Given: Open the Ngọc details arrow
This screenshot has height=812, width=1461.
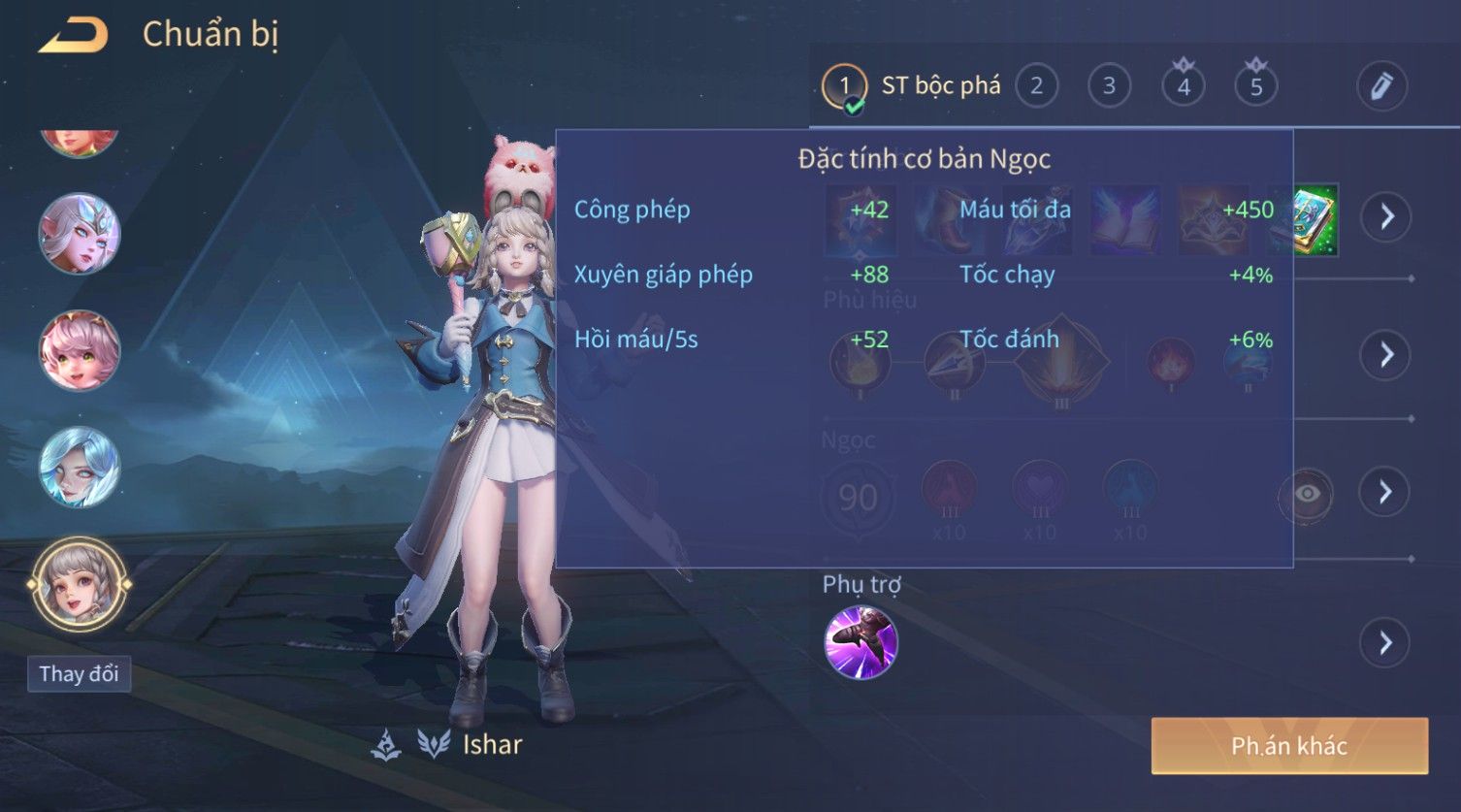Looking at the screenshot, I should point(1385,492).
